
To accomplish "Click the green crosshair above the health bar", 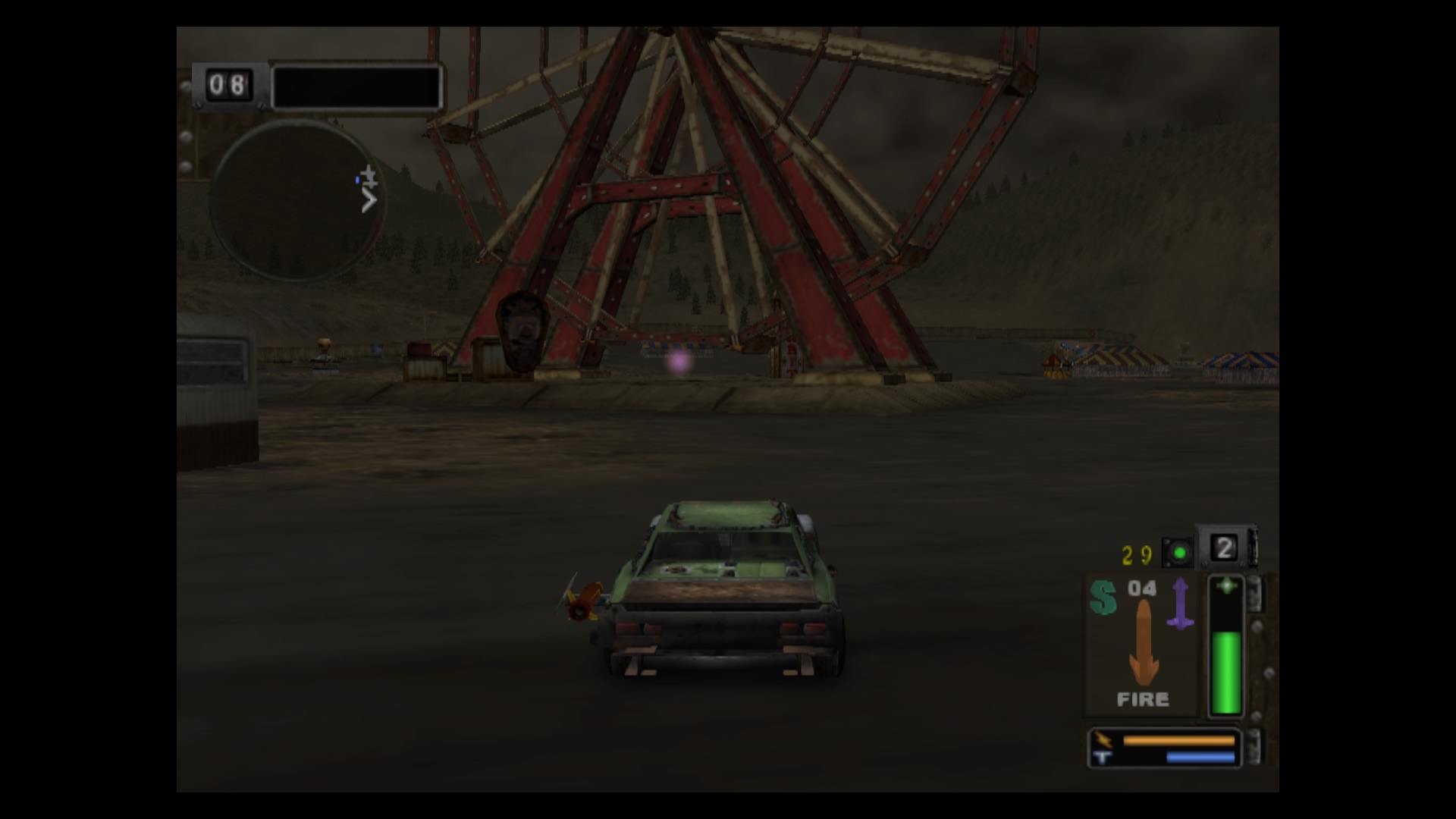I will (1225, 585).
